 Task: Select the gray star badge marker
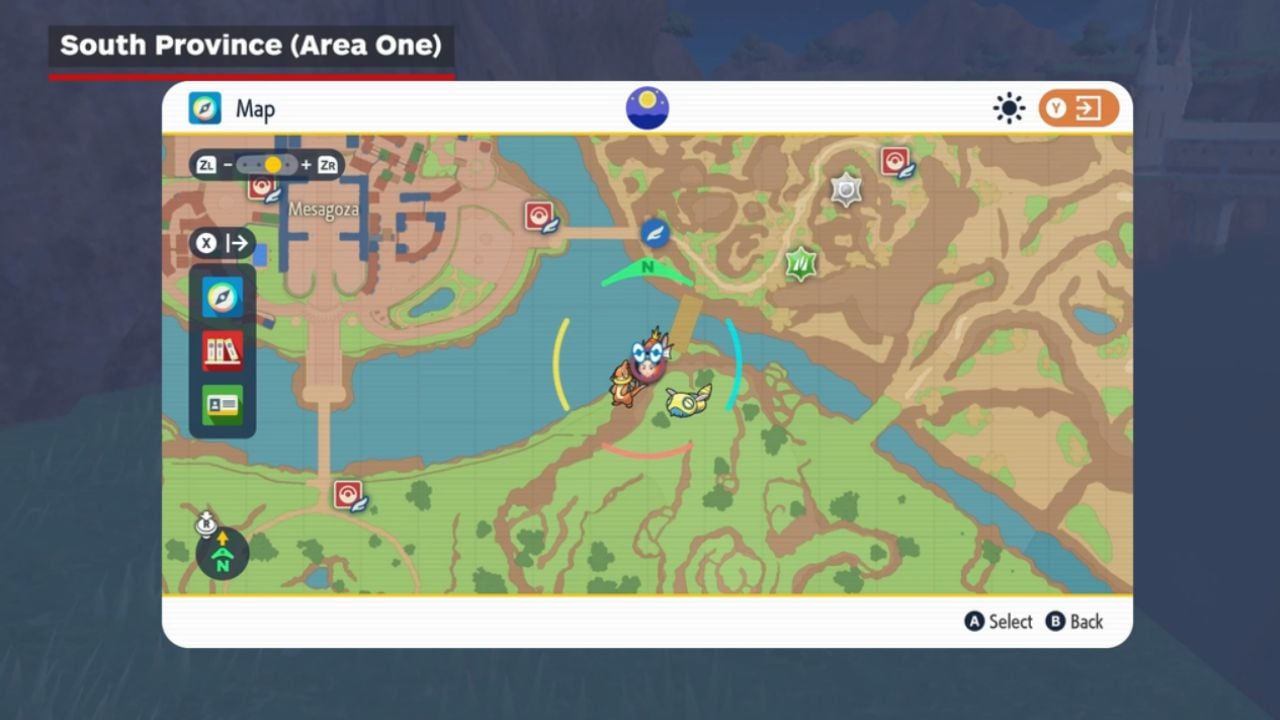[x=846, y=189]
